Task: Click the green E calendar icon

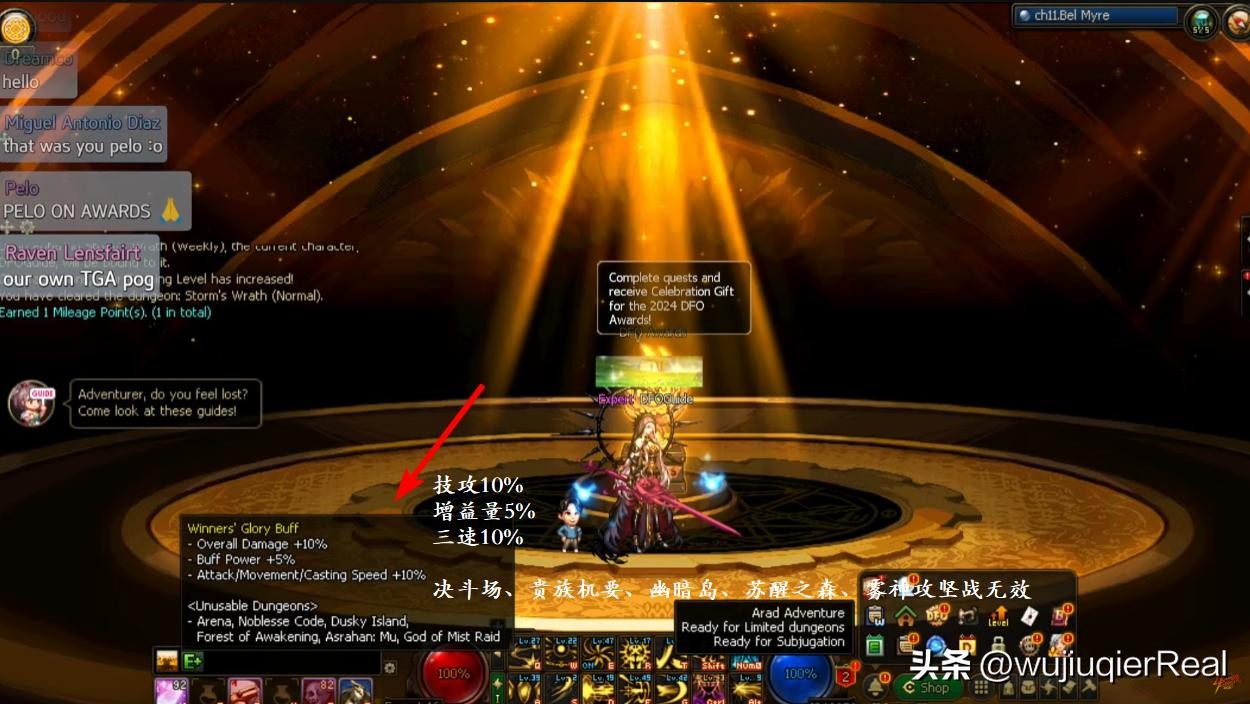Action: (875, 645)
